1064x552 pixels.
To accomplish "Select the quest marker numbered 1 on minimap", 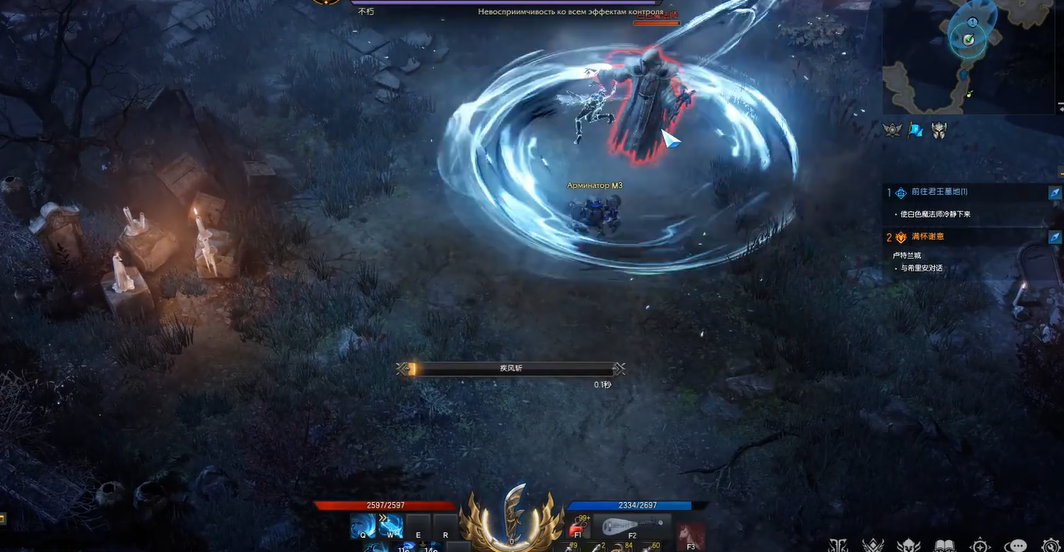I will pos(972,22).
